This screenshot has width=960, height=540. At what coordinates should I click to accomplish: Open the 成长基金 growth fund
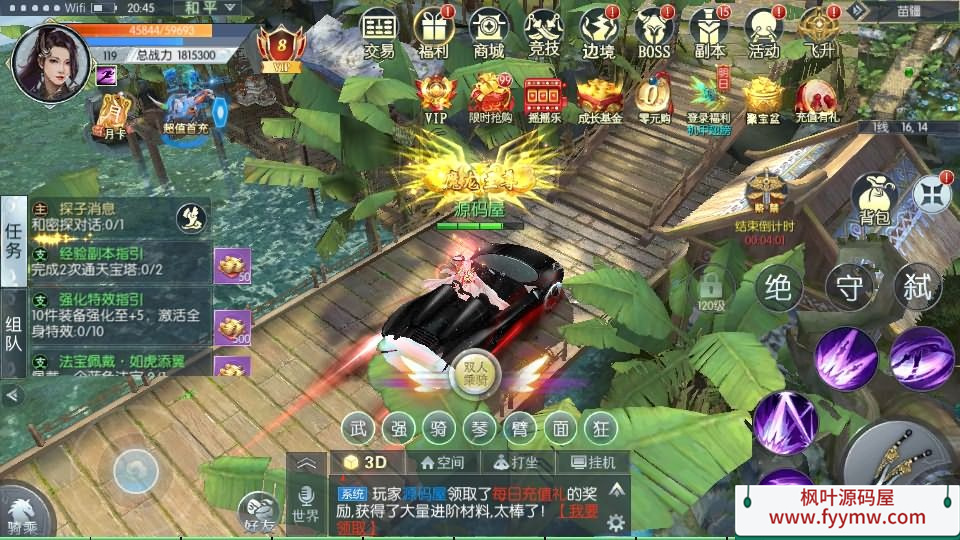click(599, 100)
